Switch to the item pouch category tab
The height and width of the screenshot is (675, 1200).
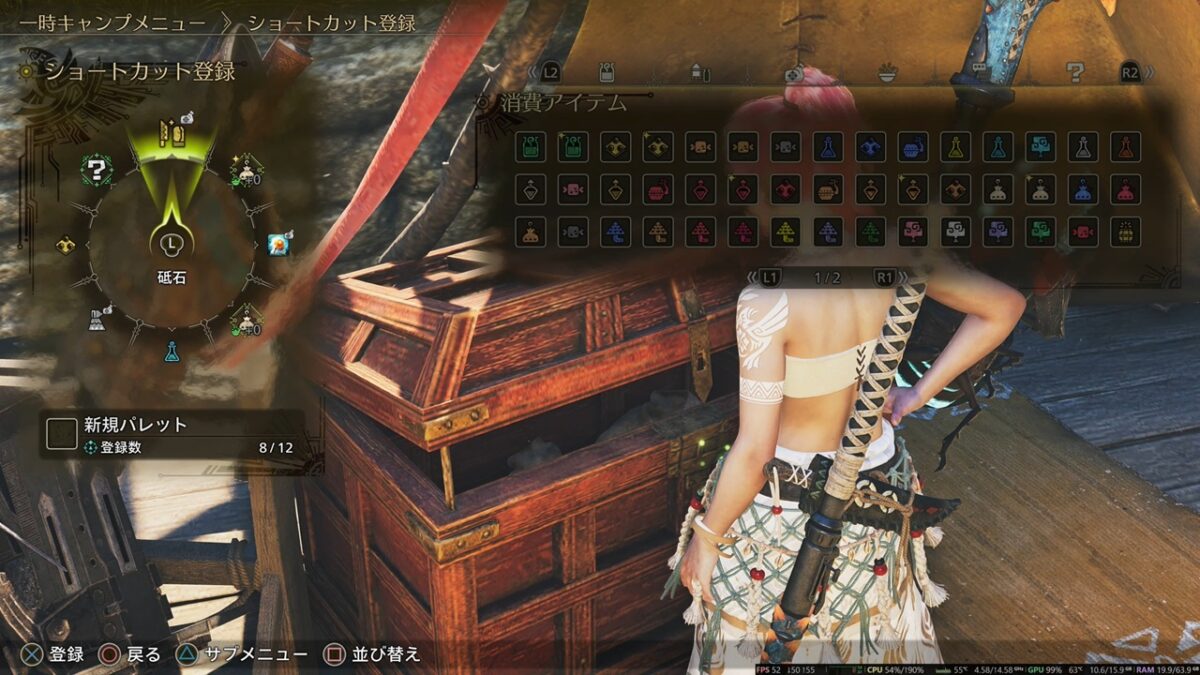point(606,72)
